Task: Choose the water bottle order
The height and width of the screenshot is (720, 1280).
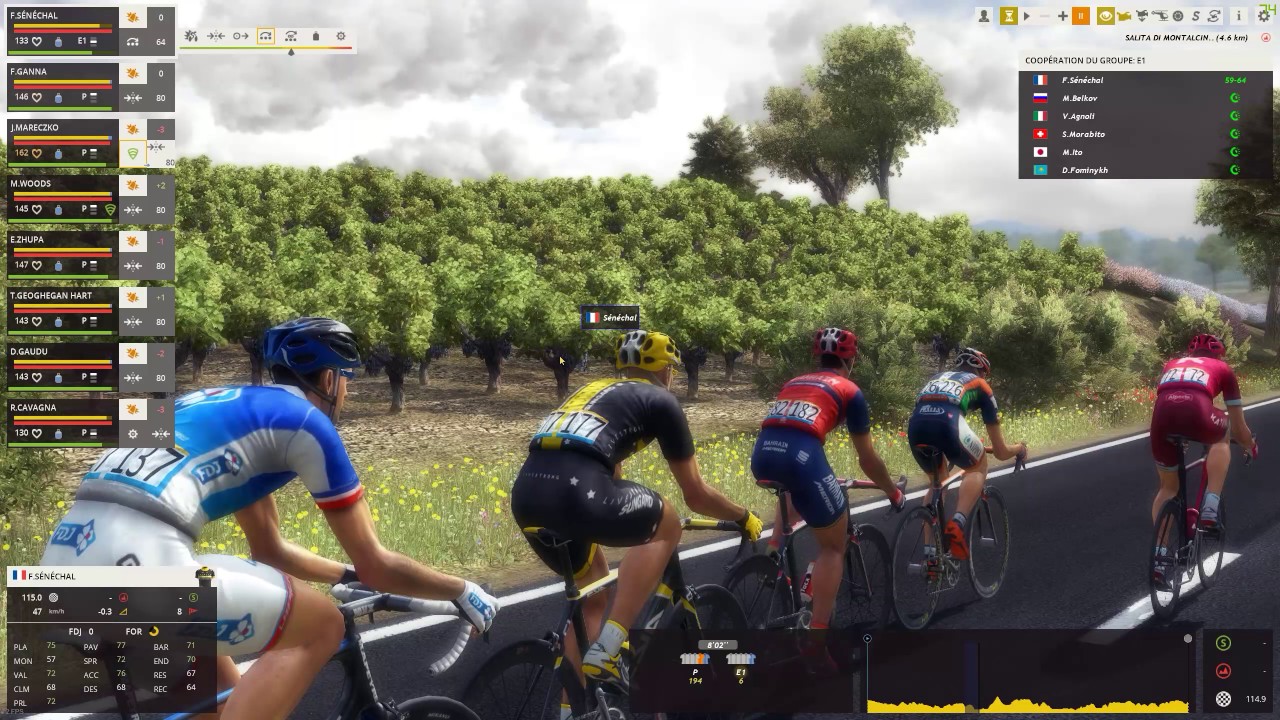Action: pyautogui.click(x=316, y=36)
